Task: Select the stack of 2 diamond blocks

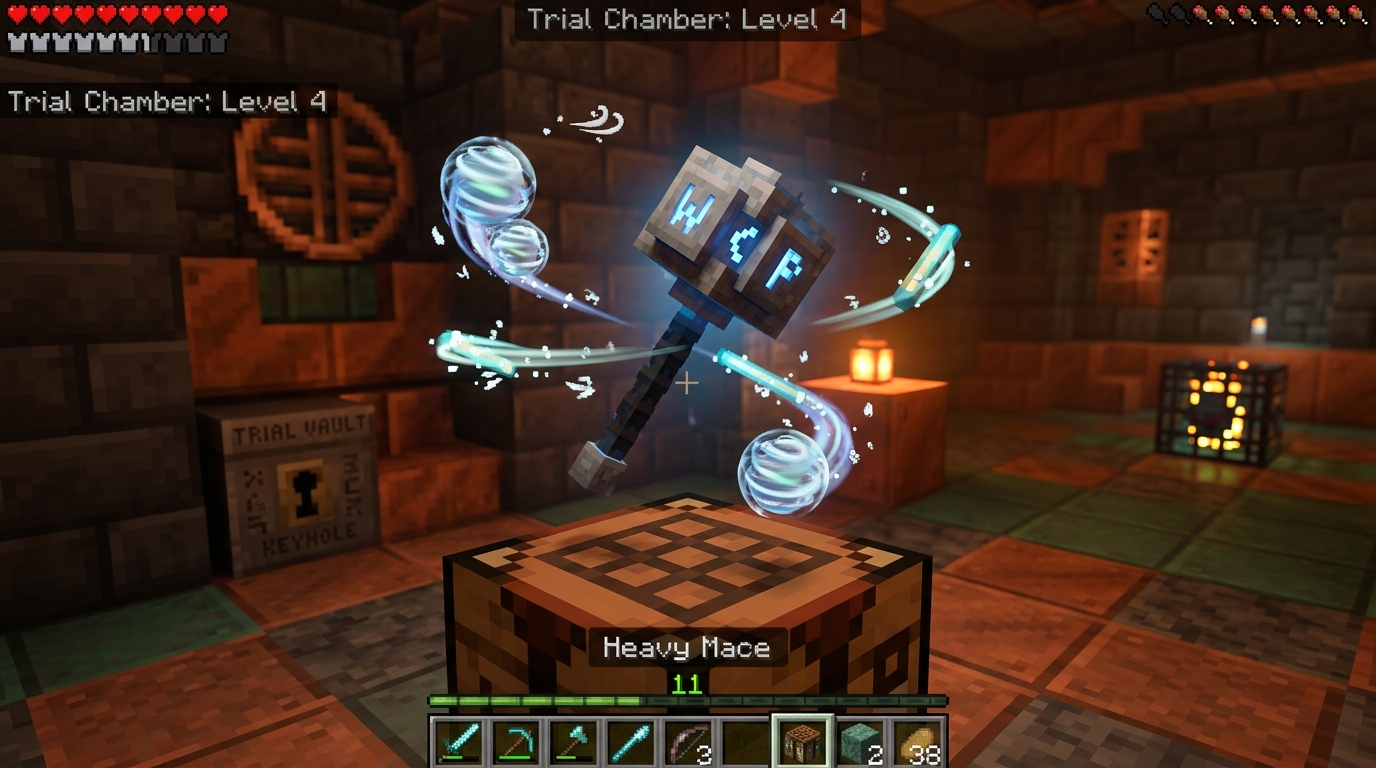Action: pyautogui.click(x=856, y=740)
